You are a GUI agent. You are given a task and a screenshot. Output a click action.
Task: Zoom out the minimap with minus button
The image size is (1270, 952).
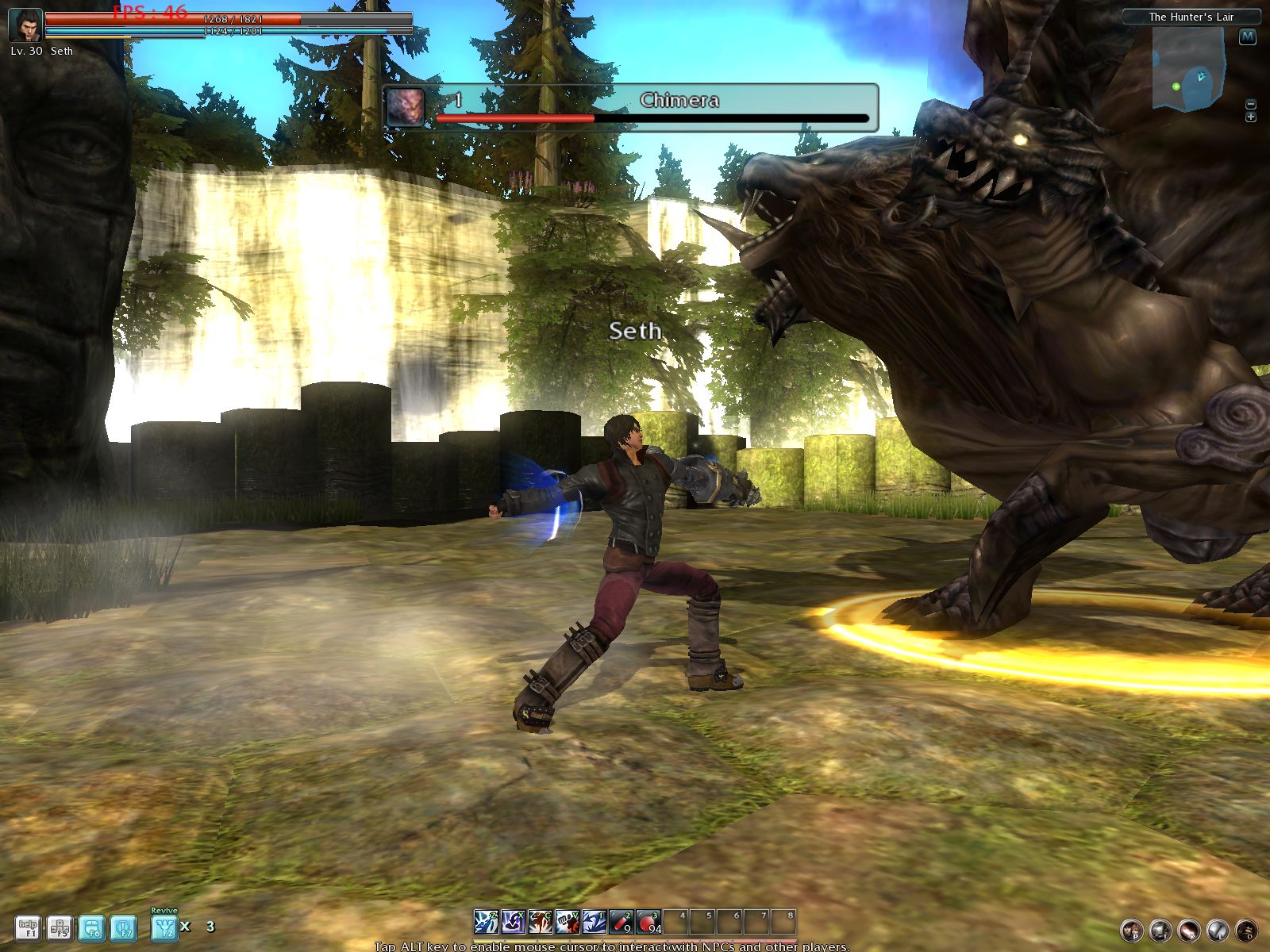pos(1251,104)
